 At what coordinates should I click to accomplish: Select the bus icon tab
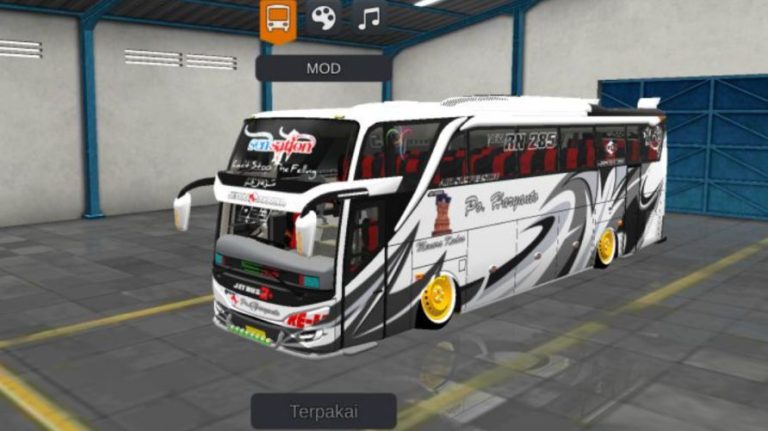(278, 18)
